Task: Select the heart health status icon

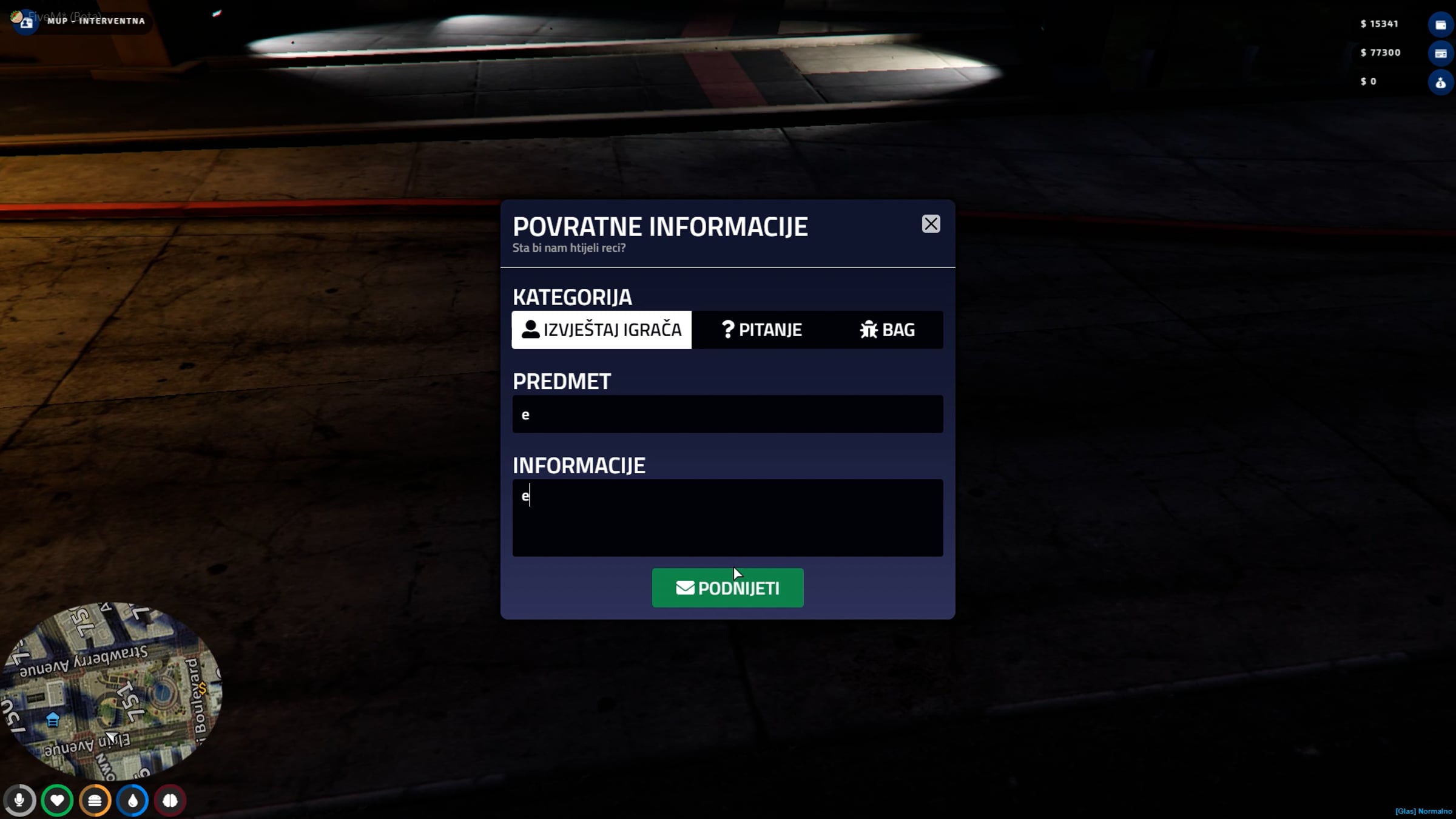Action: pyautogui.click(x=57, y=801)
